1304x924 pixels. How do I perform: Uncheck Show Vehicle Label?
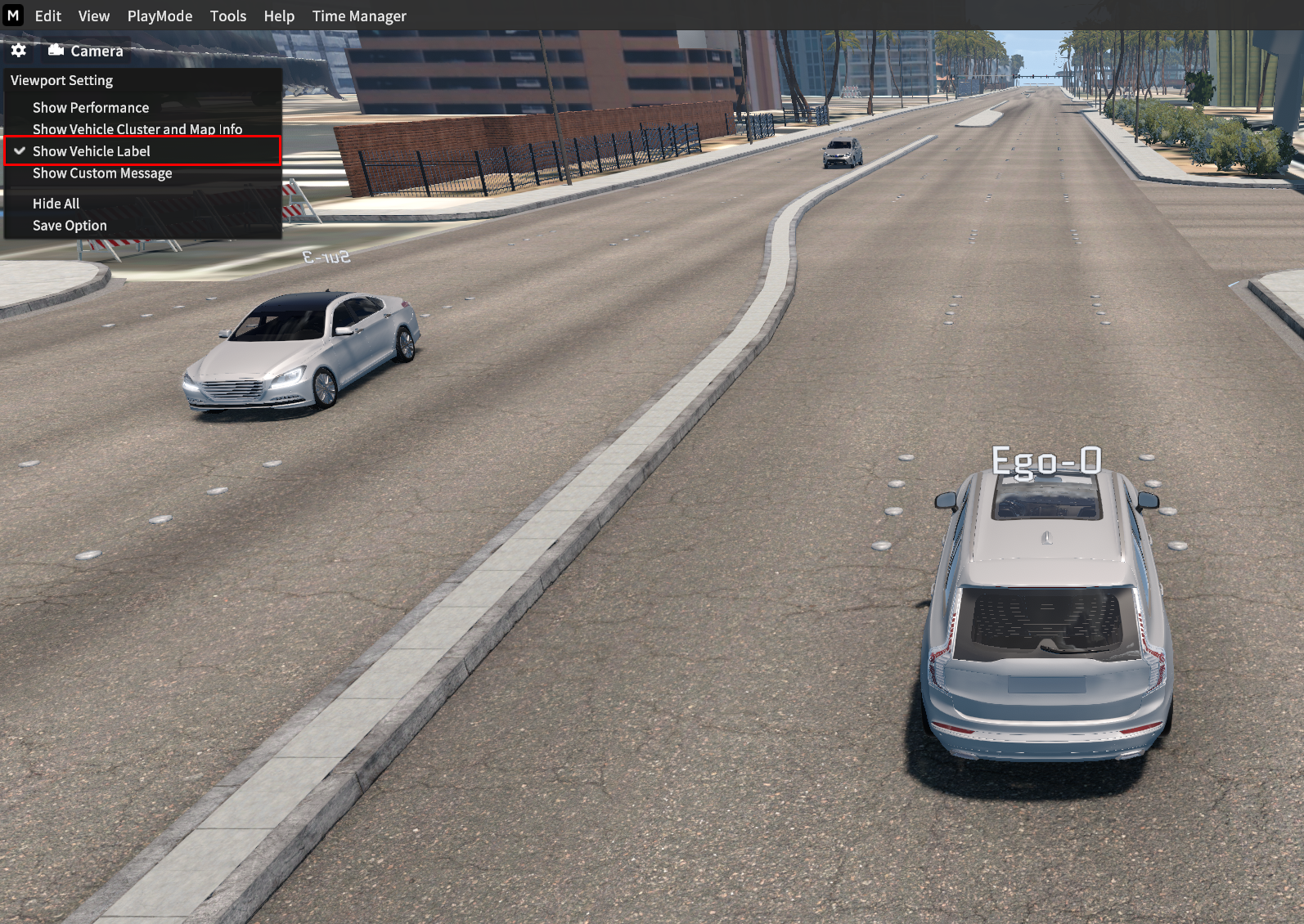point(92,151)
